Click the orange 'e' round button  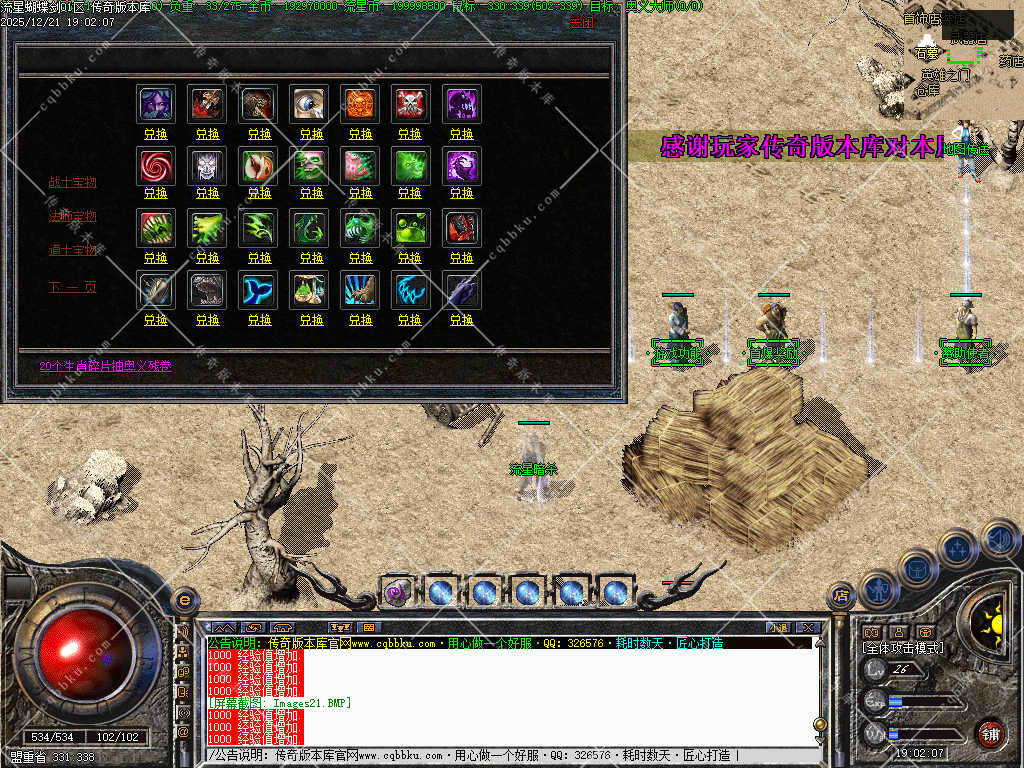coord(184,599)
